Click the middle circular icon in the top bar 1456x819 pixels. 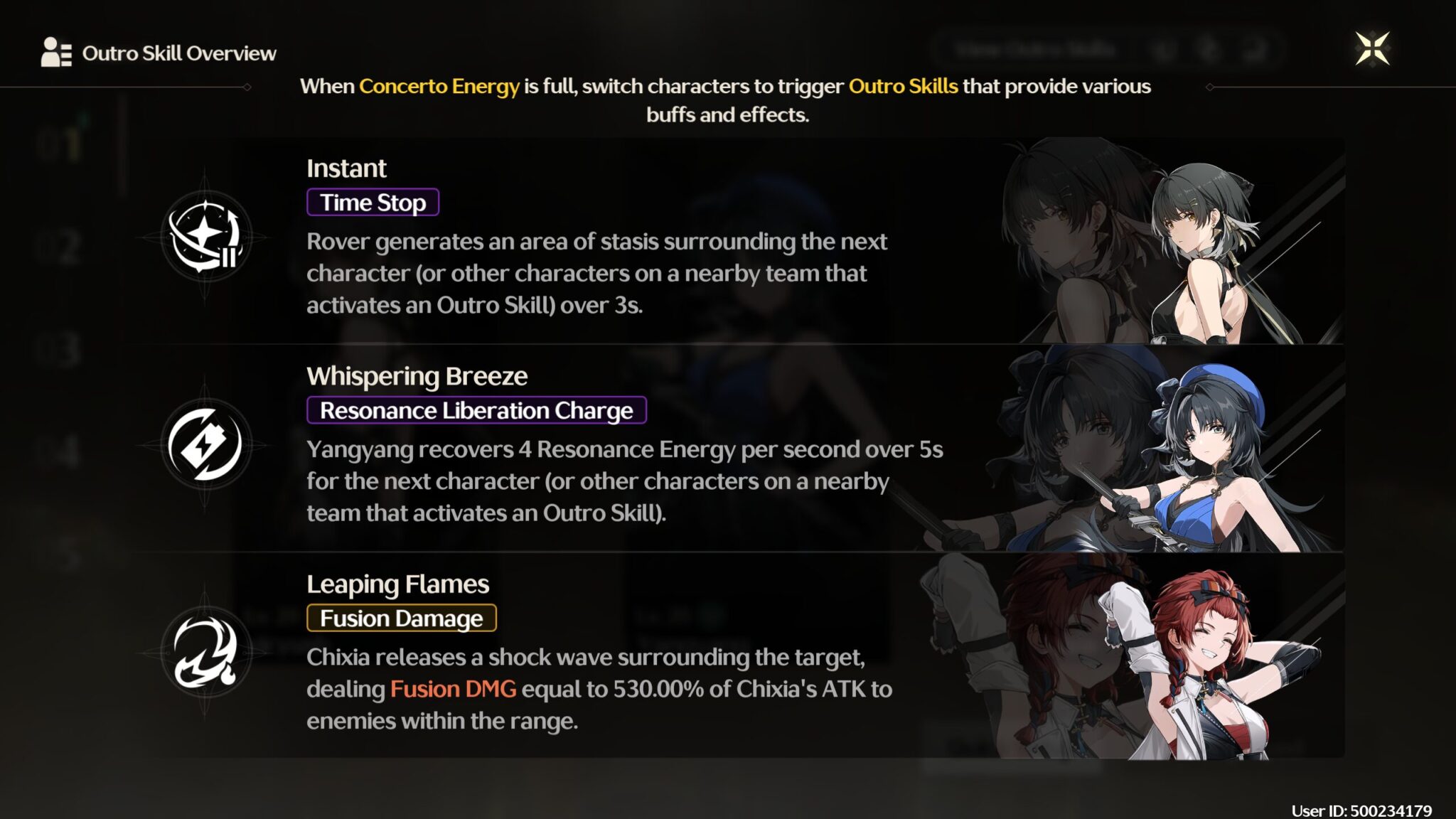1210,48
